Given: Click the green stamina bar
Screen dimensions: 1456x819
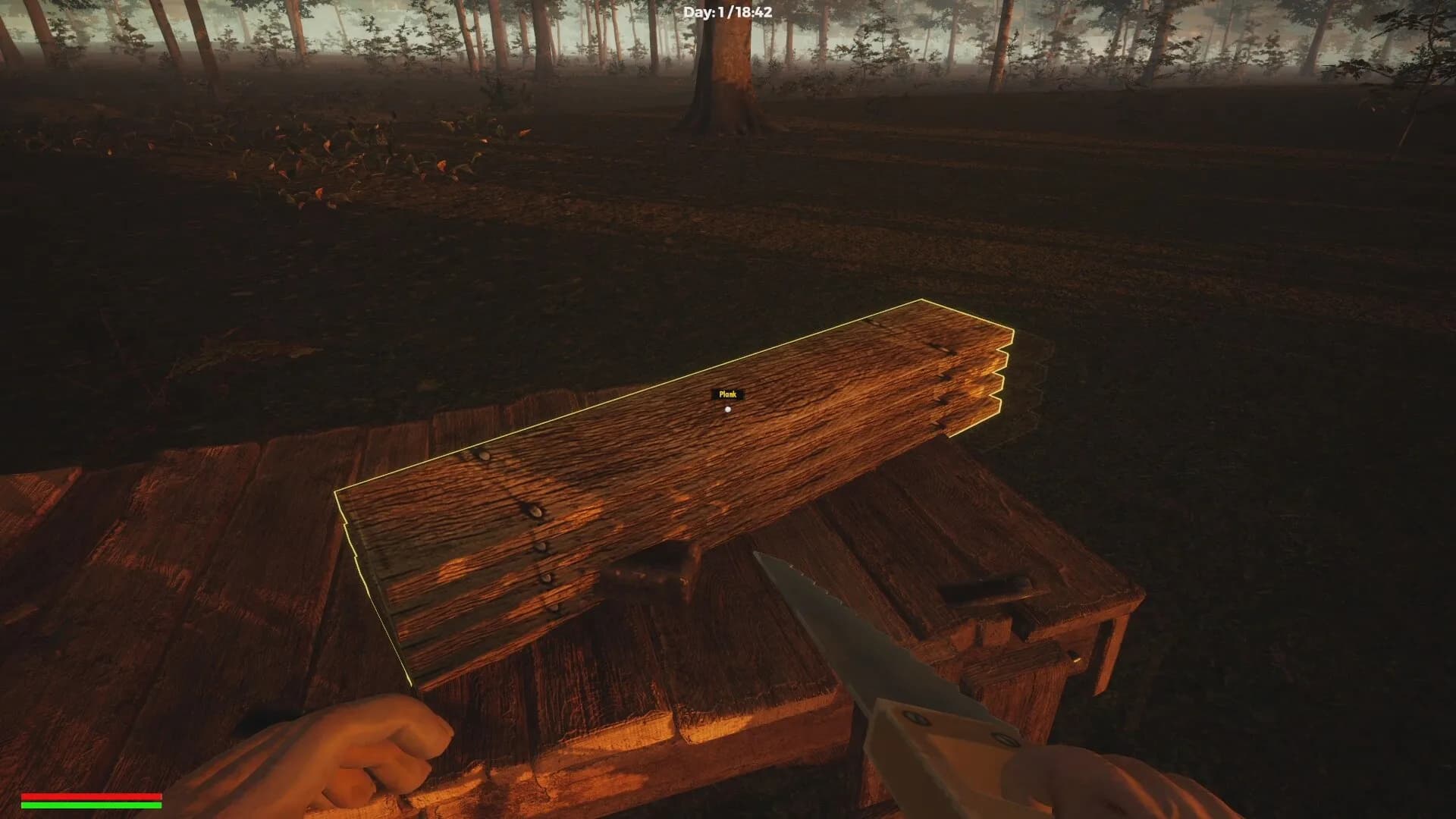Looking at the screenshot, I should [x=91, y=805].
